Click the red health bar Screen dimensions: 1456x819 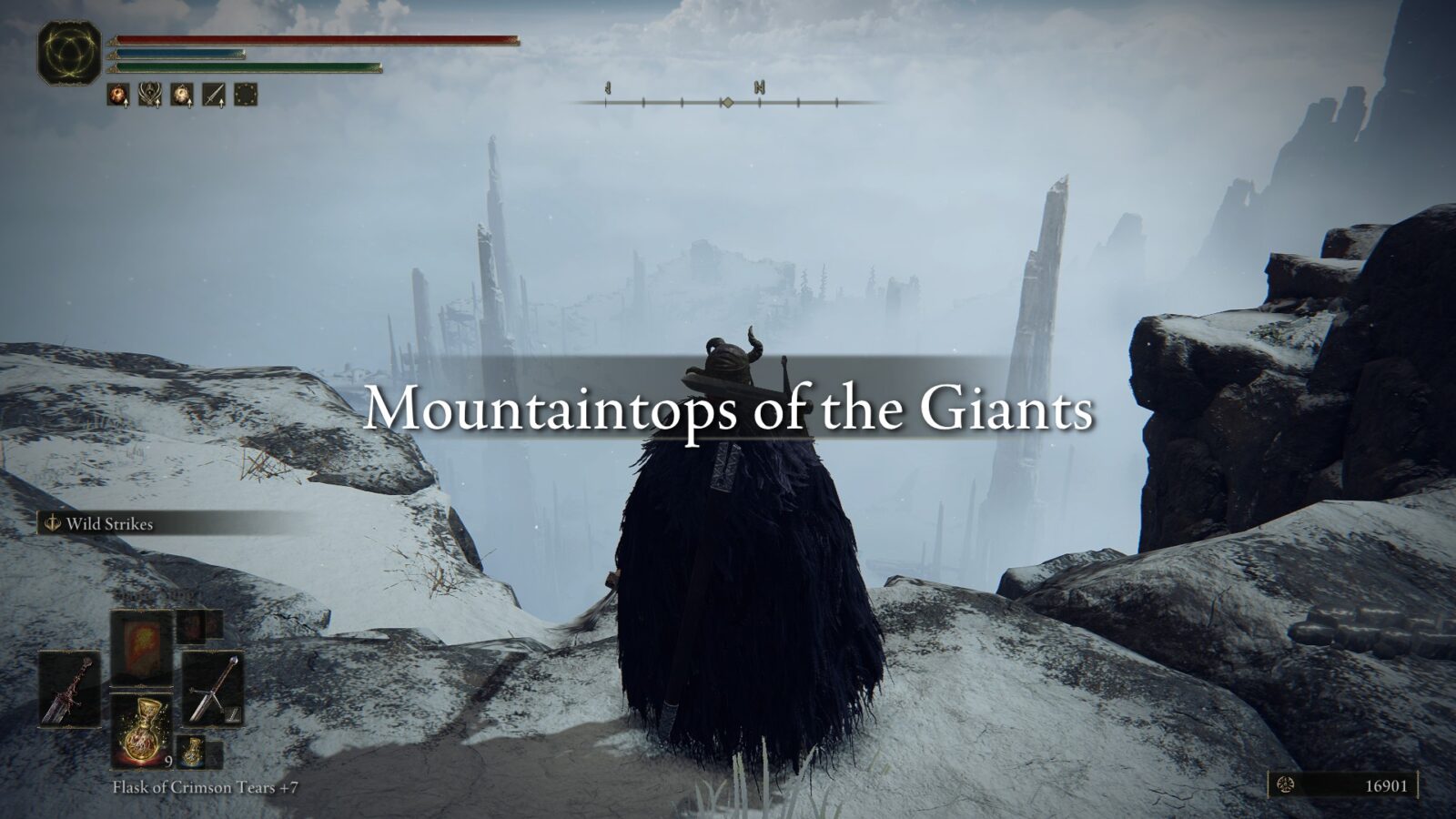pos(314,41)
